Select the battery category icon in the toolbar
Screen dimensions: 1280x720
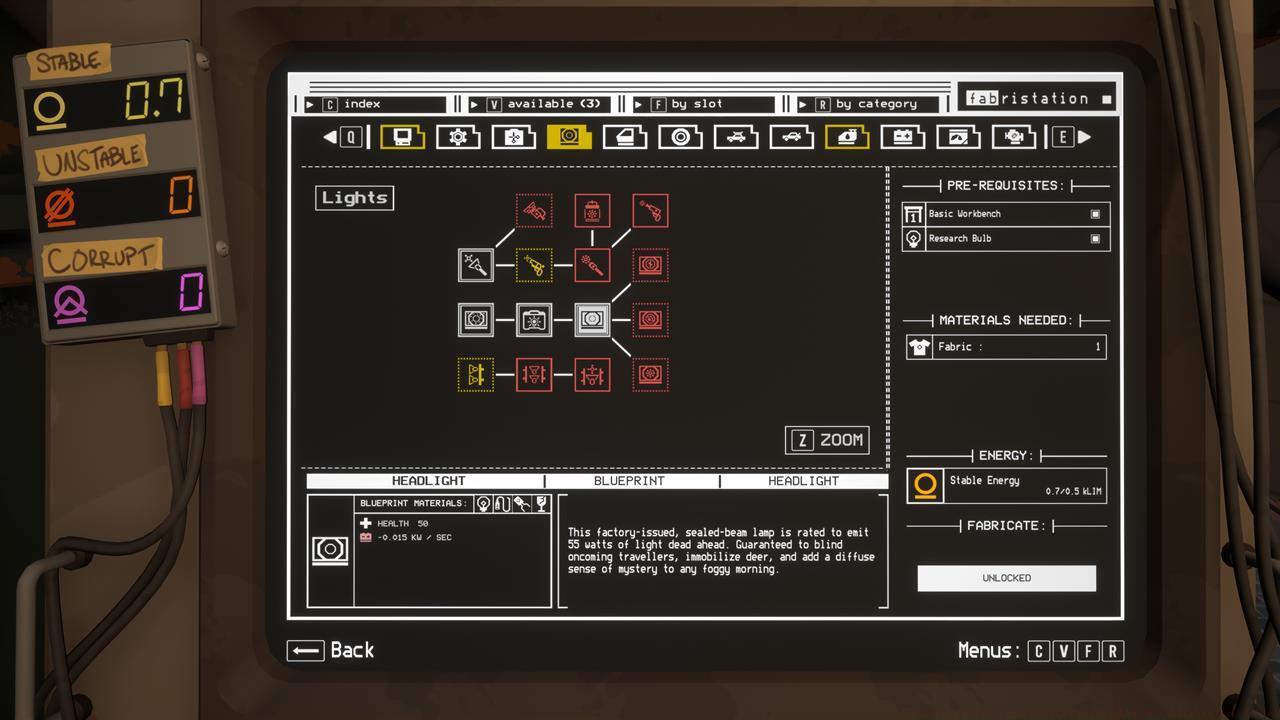coord(904,136)
